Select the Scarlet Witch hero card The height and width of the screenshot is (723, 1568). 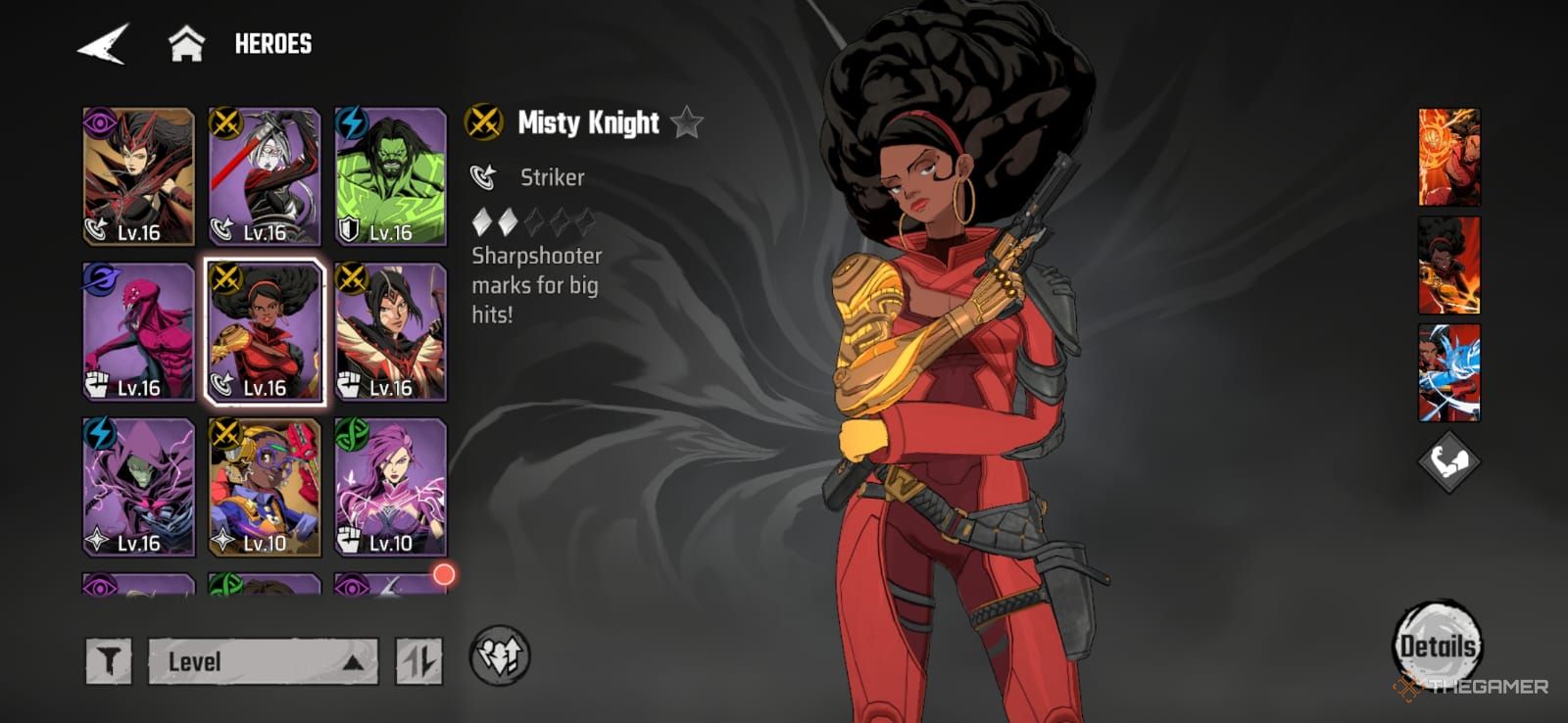[138, 176]
